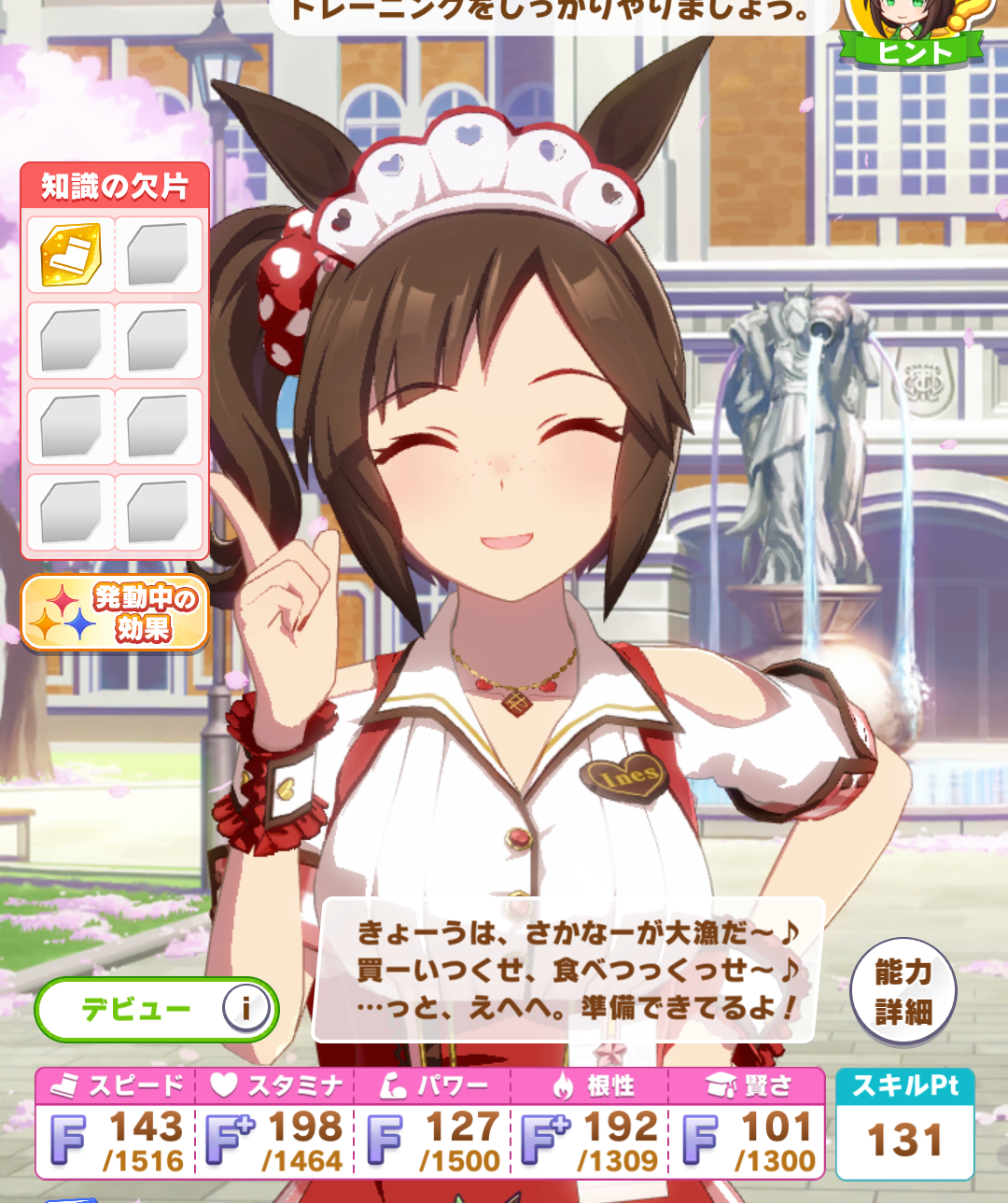1008x1203 pixels.
Task: Select the パワー stat panel
Action: pos(434,1124)
